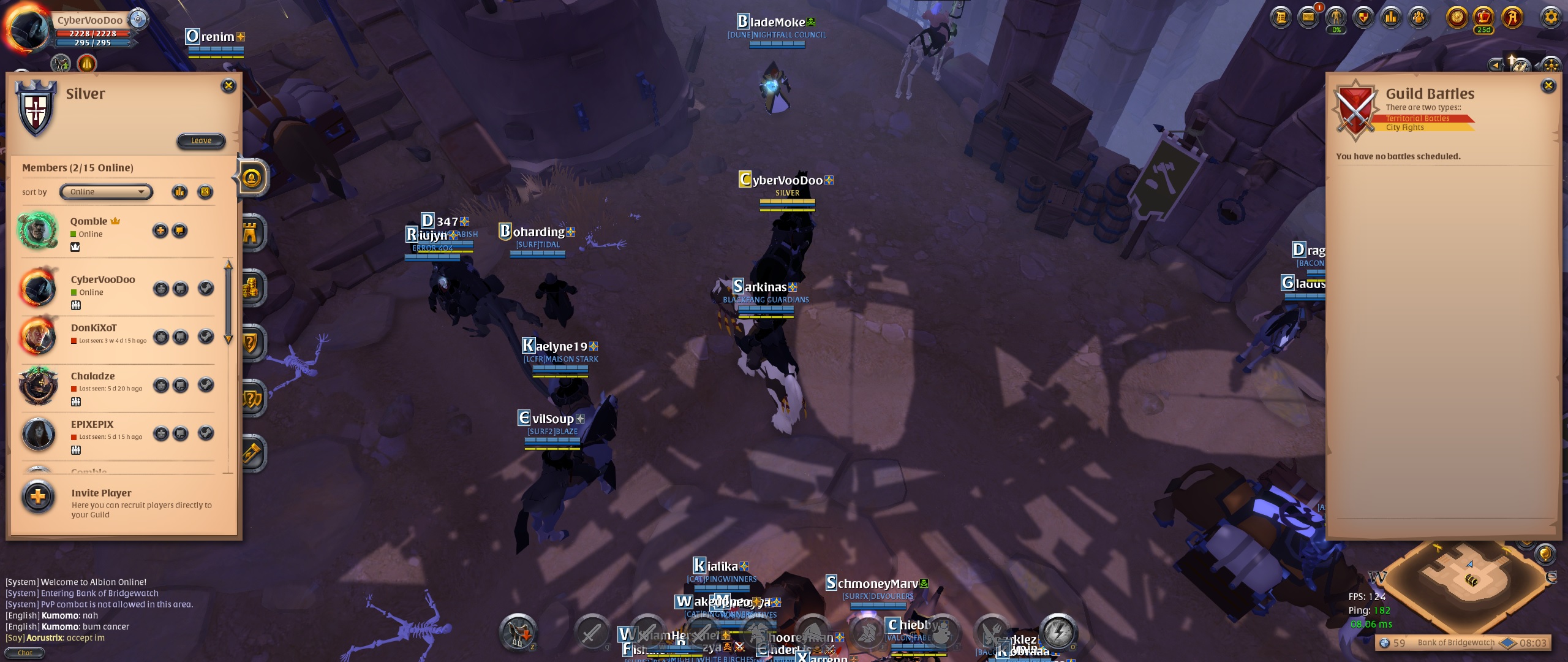Open the settings gear menu
This screenshot has height=662, width=1568.
click(x=1550, y=17)
